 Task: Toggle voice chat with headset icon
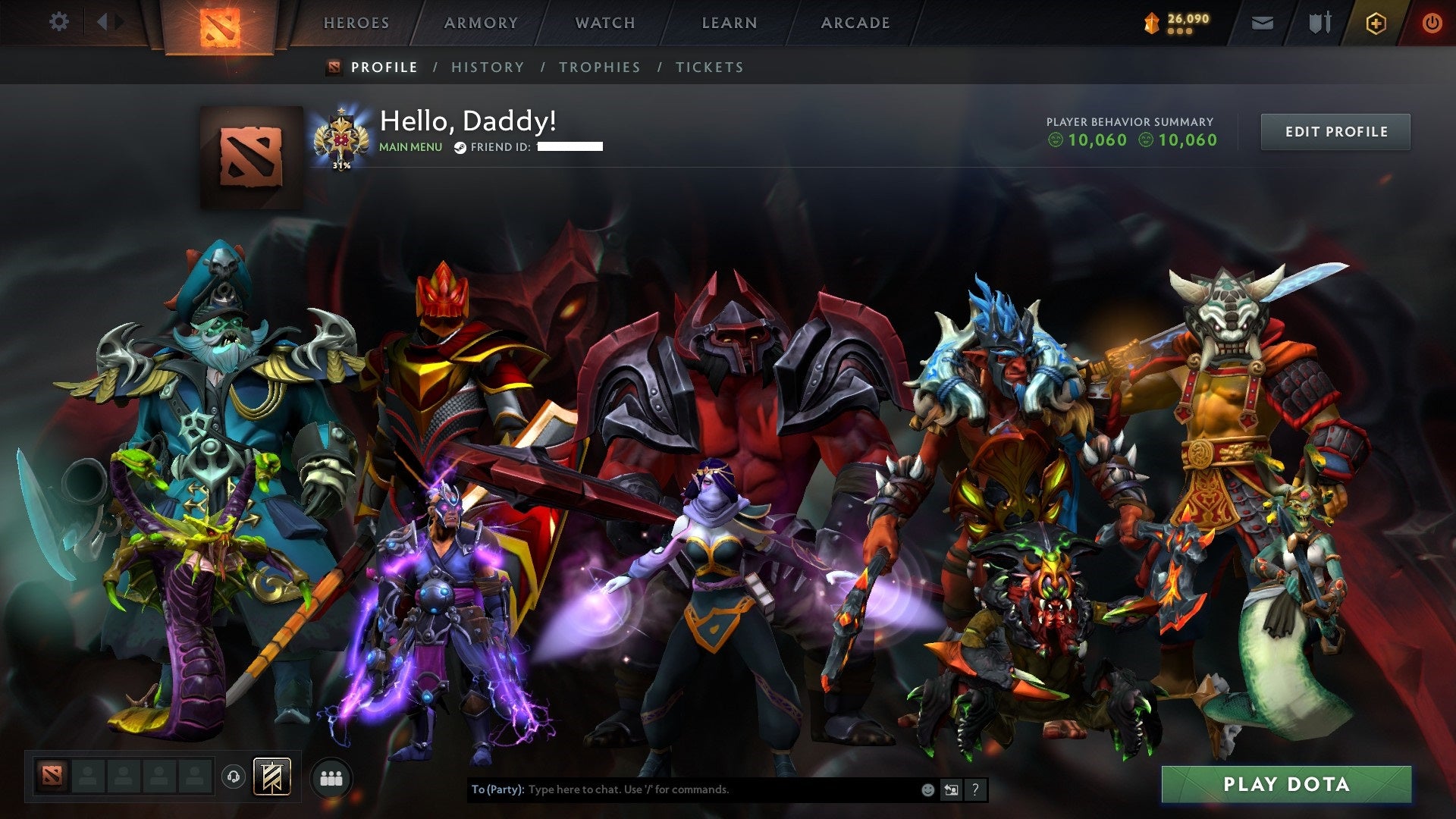click(x=232, y=777)
